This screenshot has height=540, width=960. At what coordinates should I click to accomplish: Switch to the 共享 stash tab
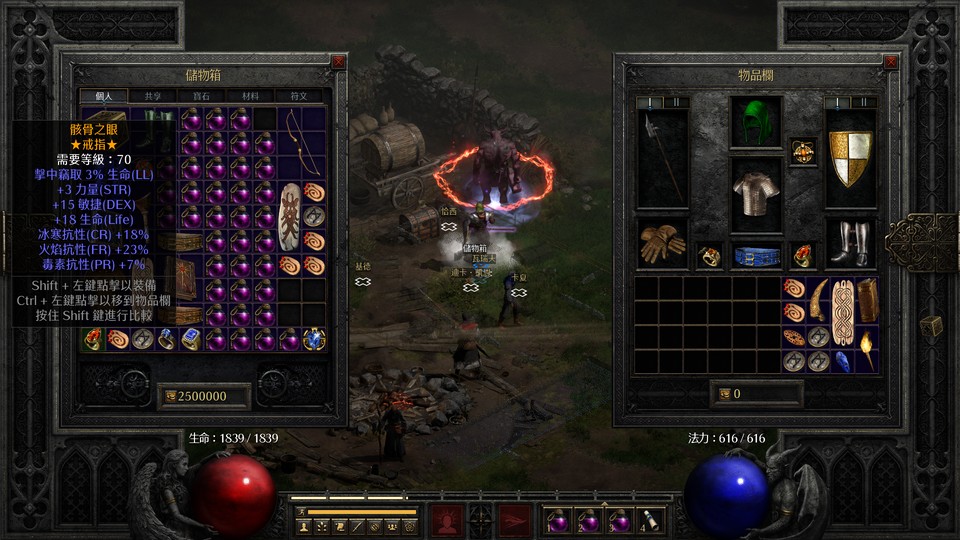pos(153,96)
